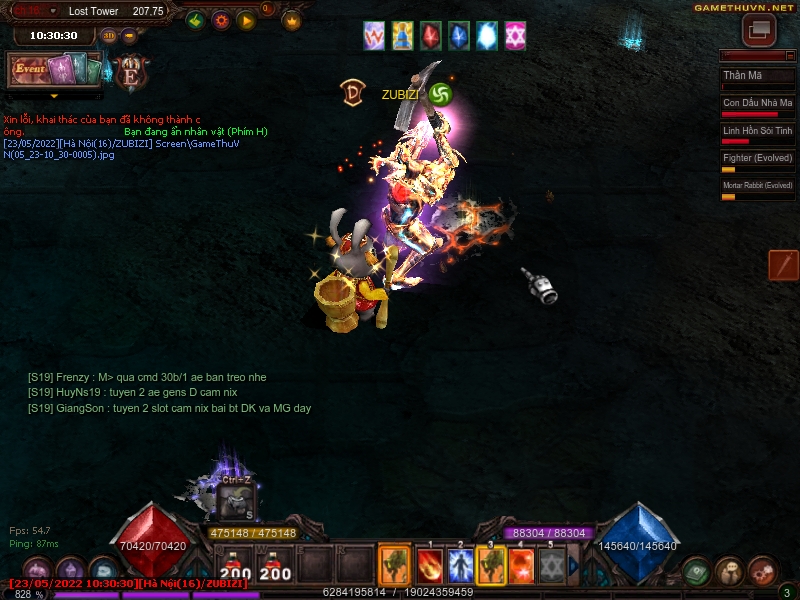Click the red sword button on right edge
800x600 pixels.
[783, 265]
